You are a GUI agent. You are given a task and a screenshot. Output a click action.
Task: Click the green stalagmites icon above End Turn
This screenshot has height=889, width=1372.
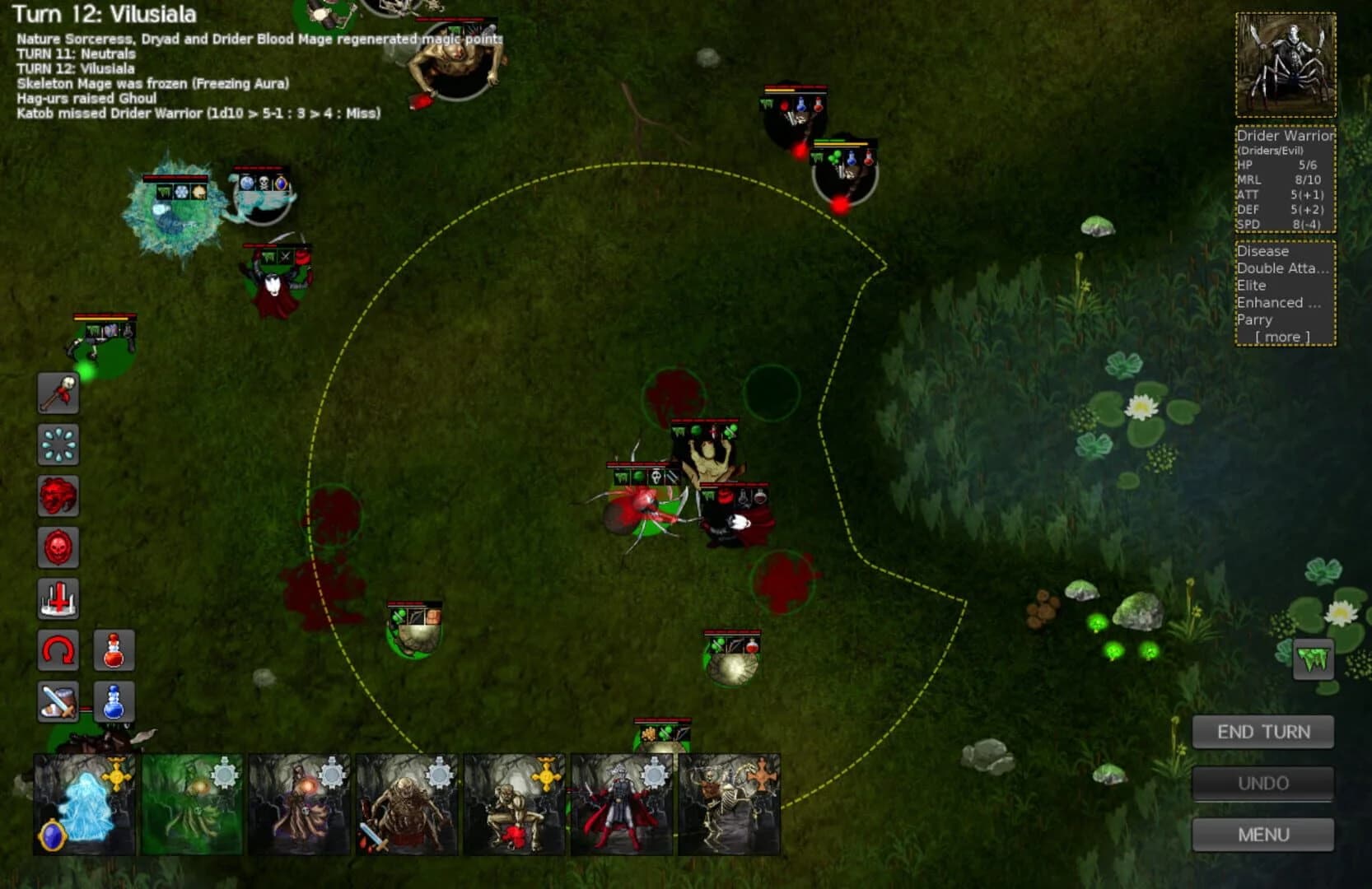(1312, 659)
